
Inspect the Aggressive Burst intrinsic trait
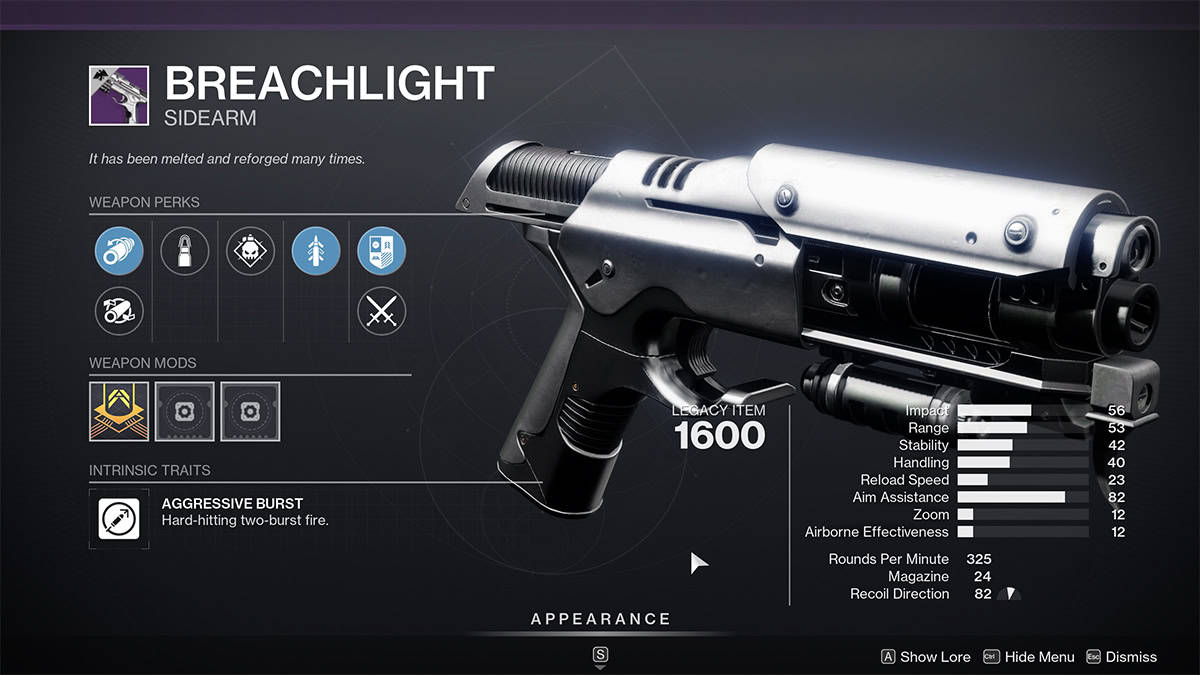tap(119, 517)
